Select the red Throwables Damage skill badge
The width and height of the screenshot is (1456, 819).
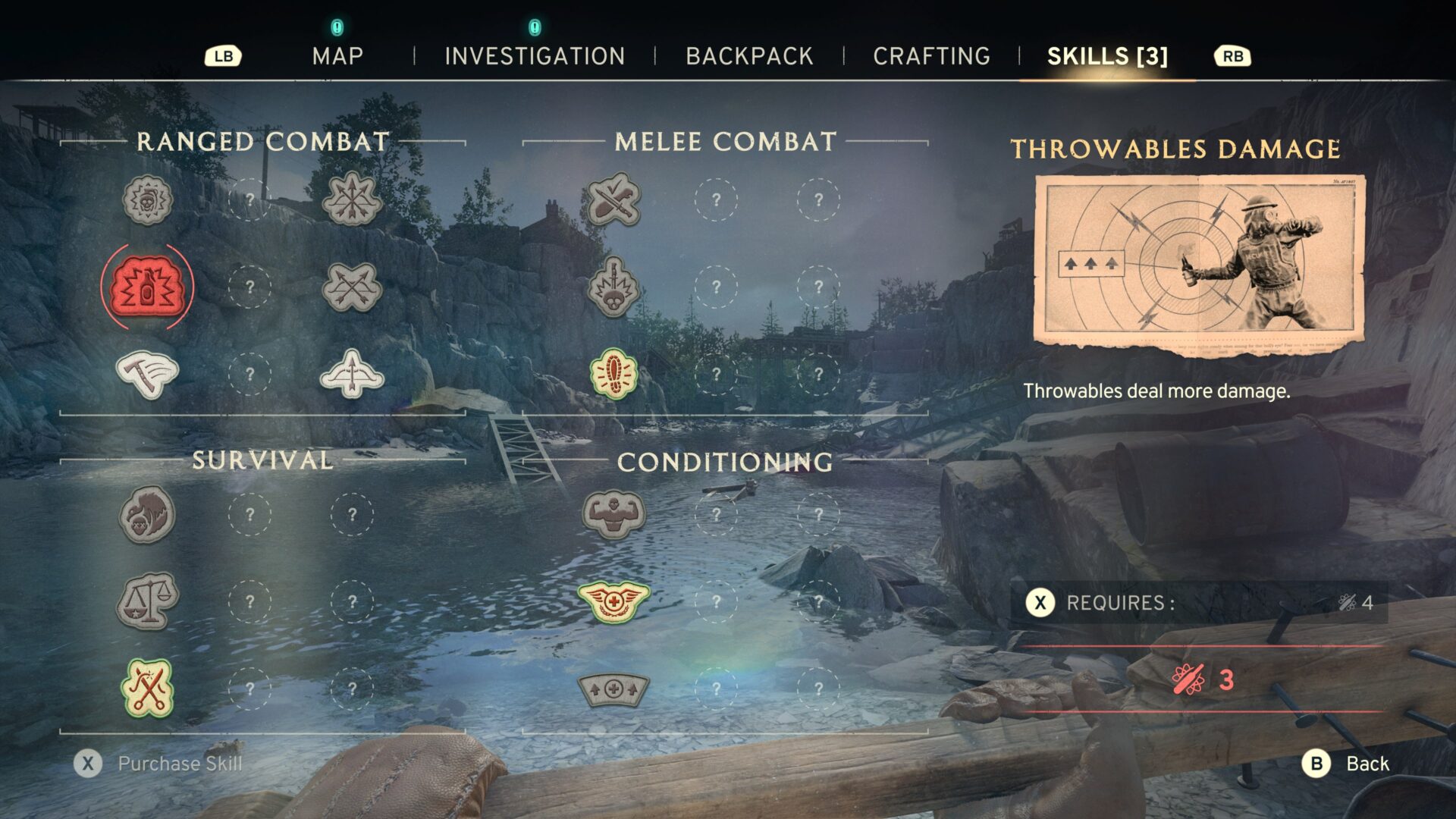pos(147,287)
